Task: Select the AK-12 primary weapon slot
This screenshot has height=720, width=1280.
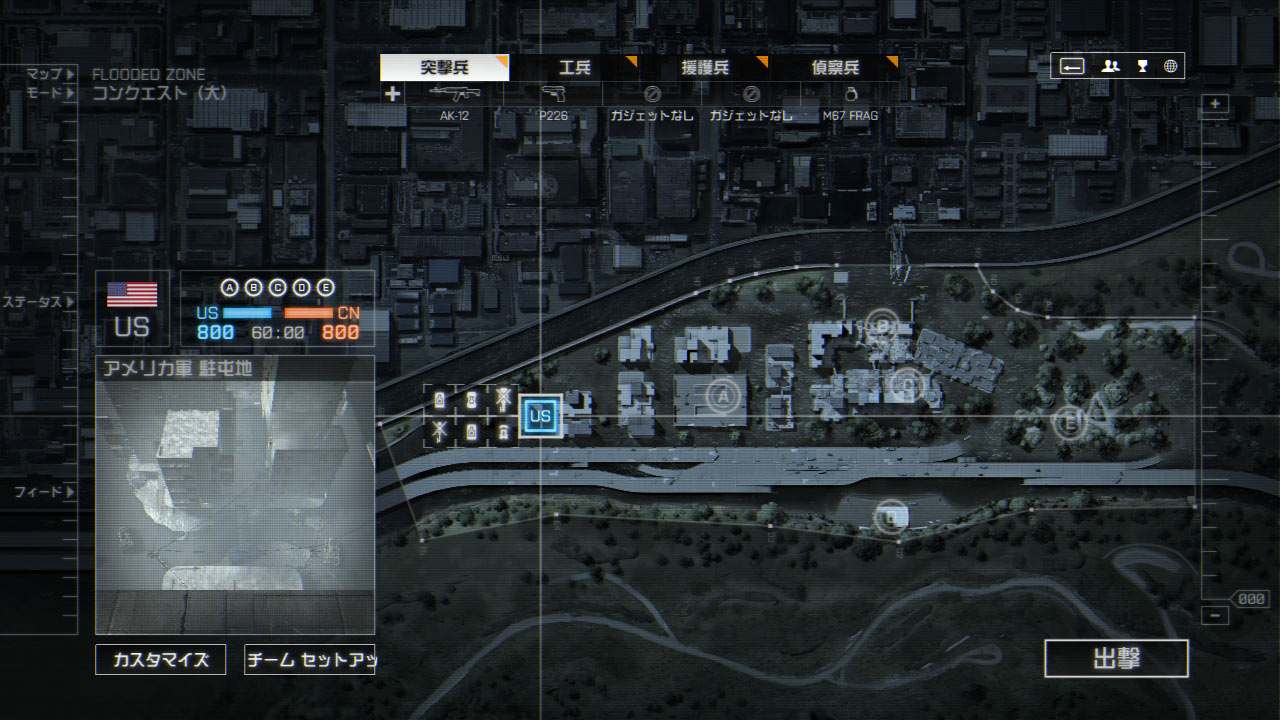Action: point(455,99)
